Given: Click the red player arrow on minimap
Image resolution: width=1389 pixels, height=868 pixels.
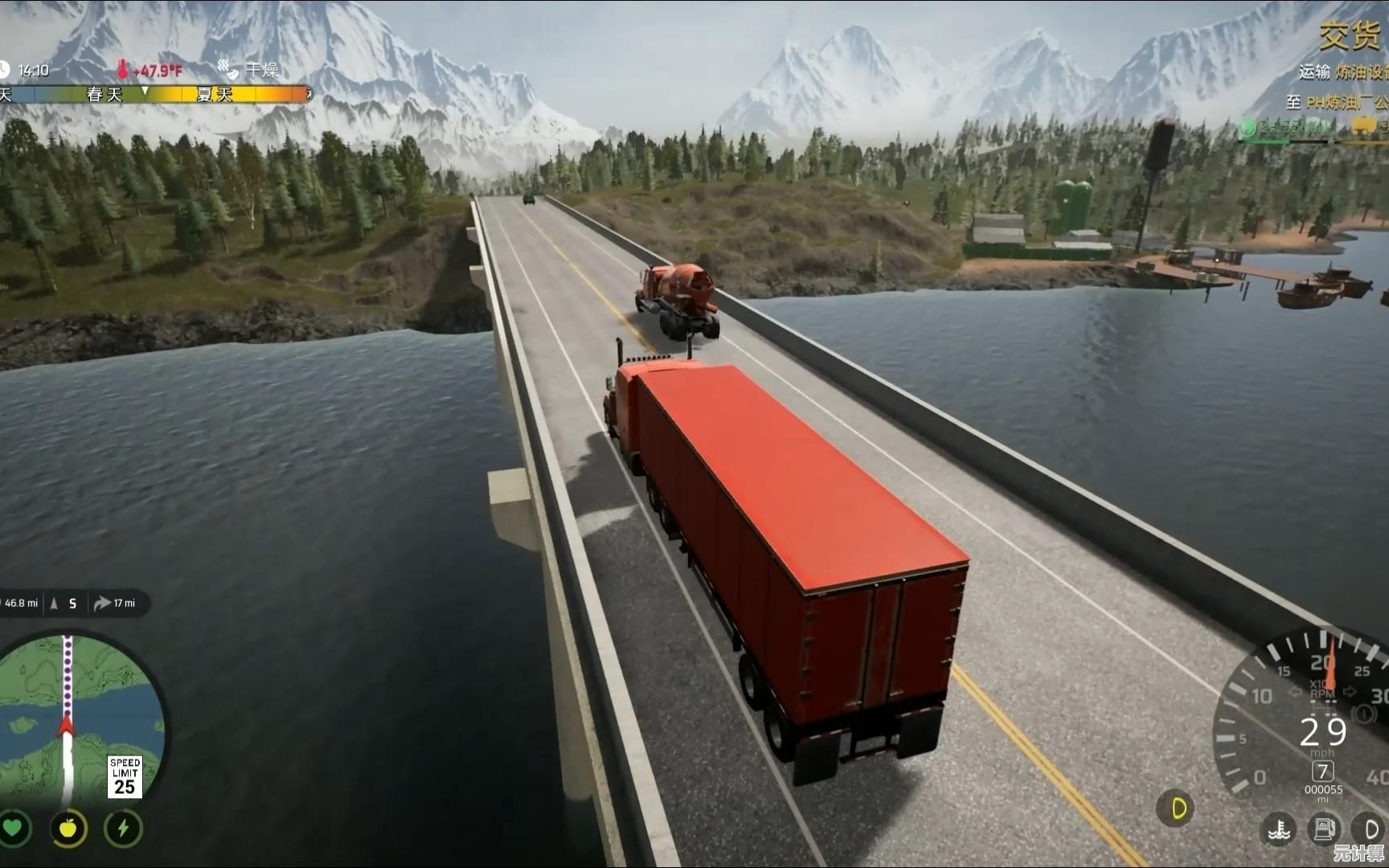Looking at the screenshot, I should 67,726.
